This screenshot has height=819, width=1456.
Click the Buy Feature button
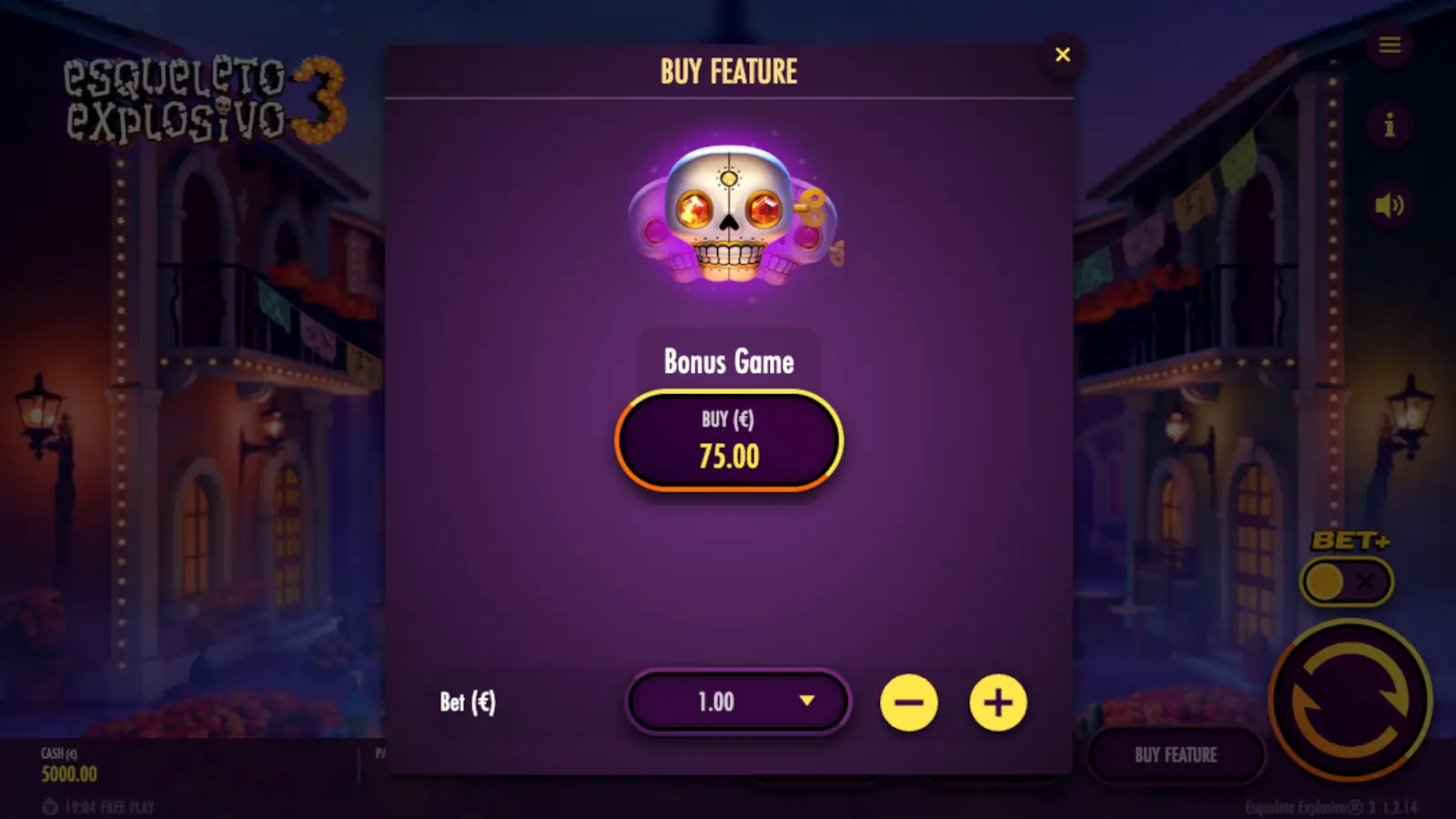(1176, 755)
